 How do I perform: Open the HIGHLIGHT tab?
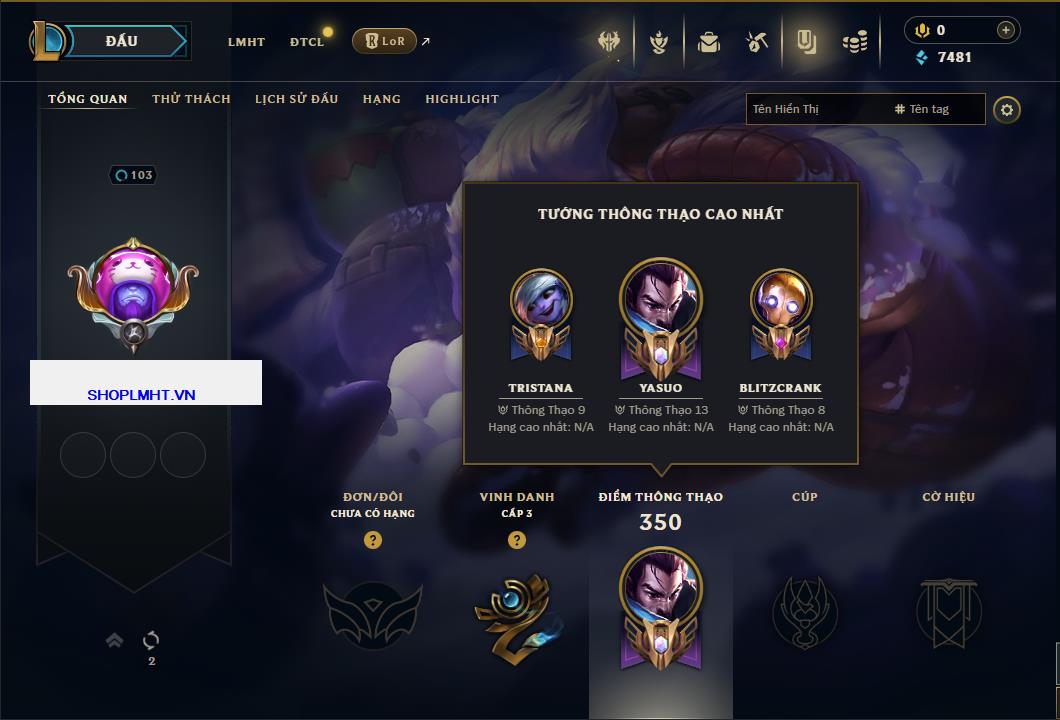[462, 99]
